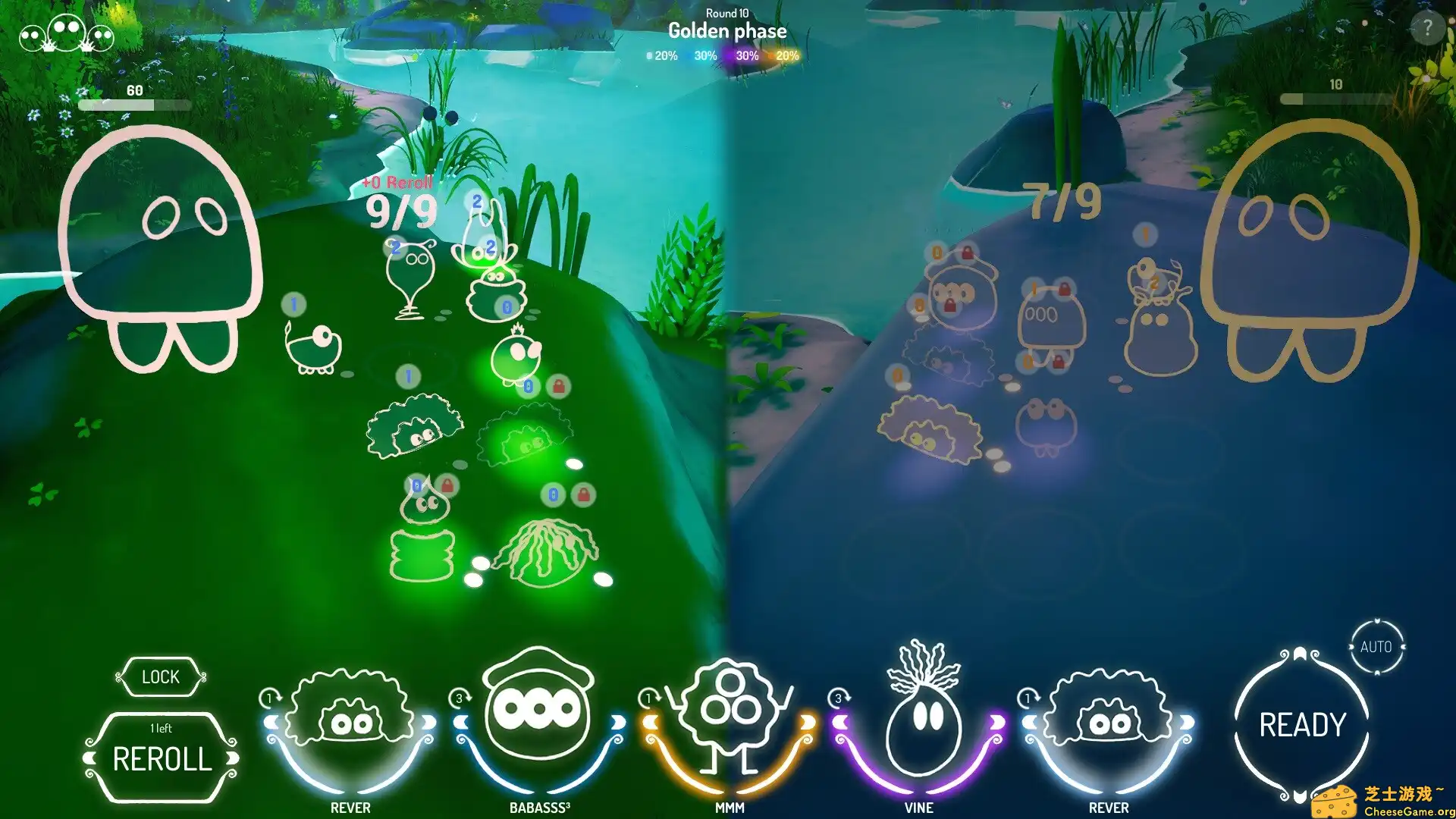Enable AUTO ready mode

click(1376, 645)
